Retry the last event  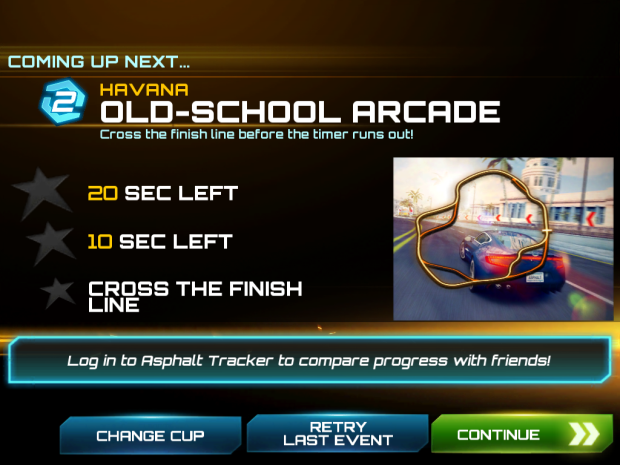click(x=337, y=434)
